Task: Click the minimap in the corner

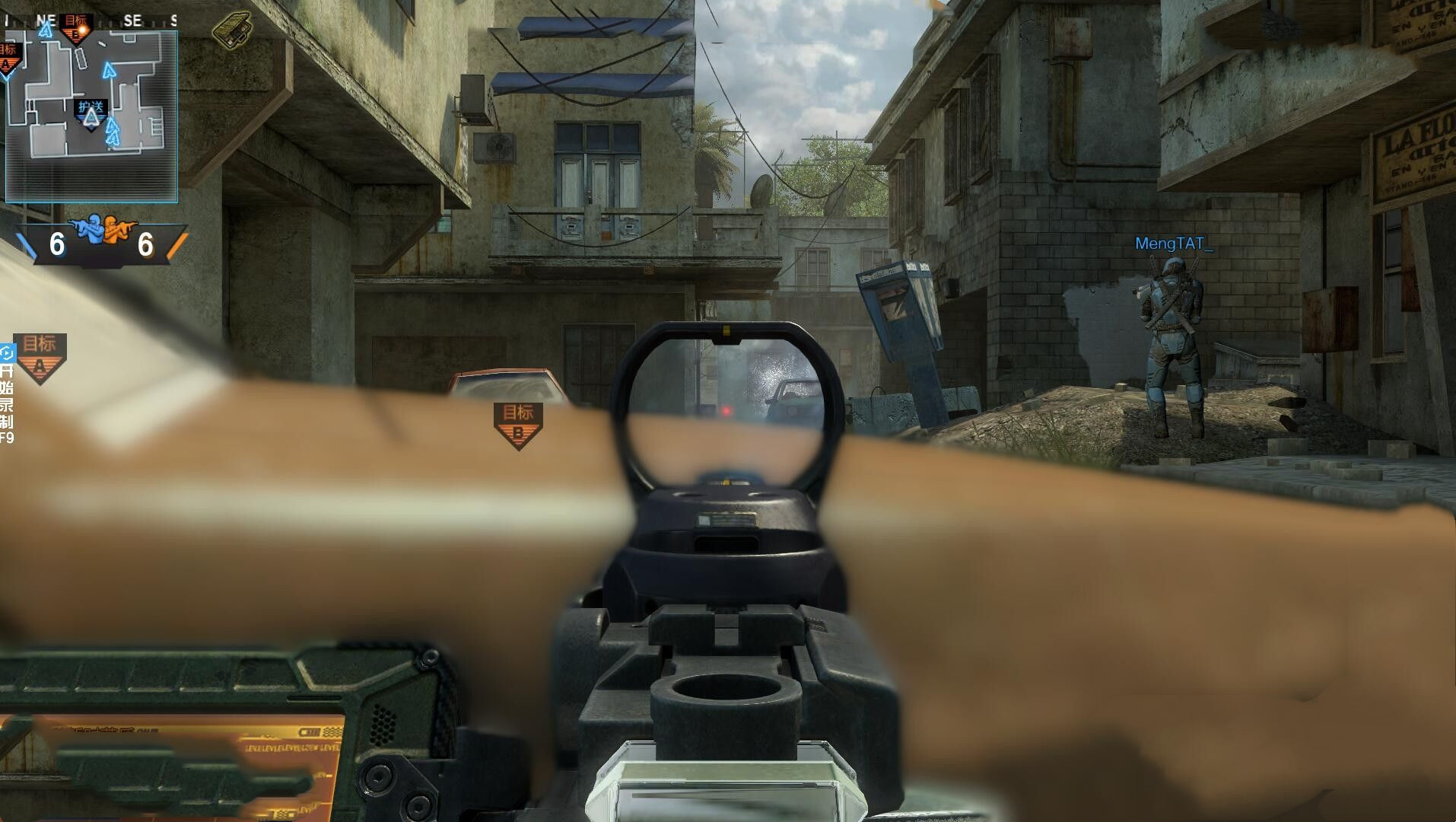Action: (91, 116)
